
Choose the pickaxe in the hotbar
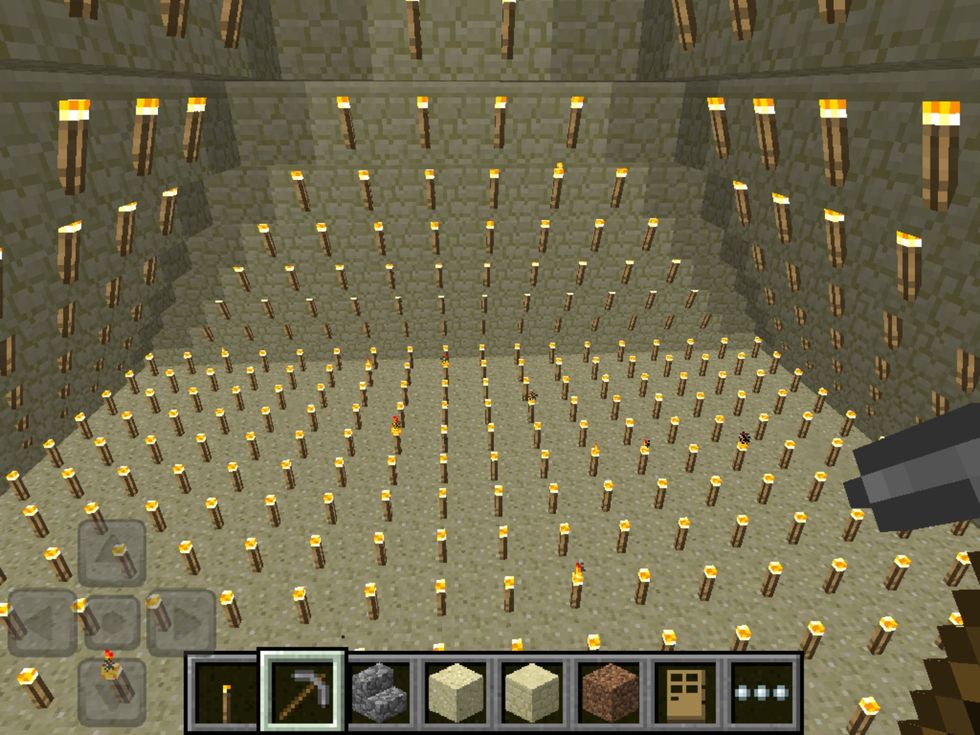(303, 692)
